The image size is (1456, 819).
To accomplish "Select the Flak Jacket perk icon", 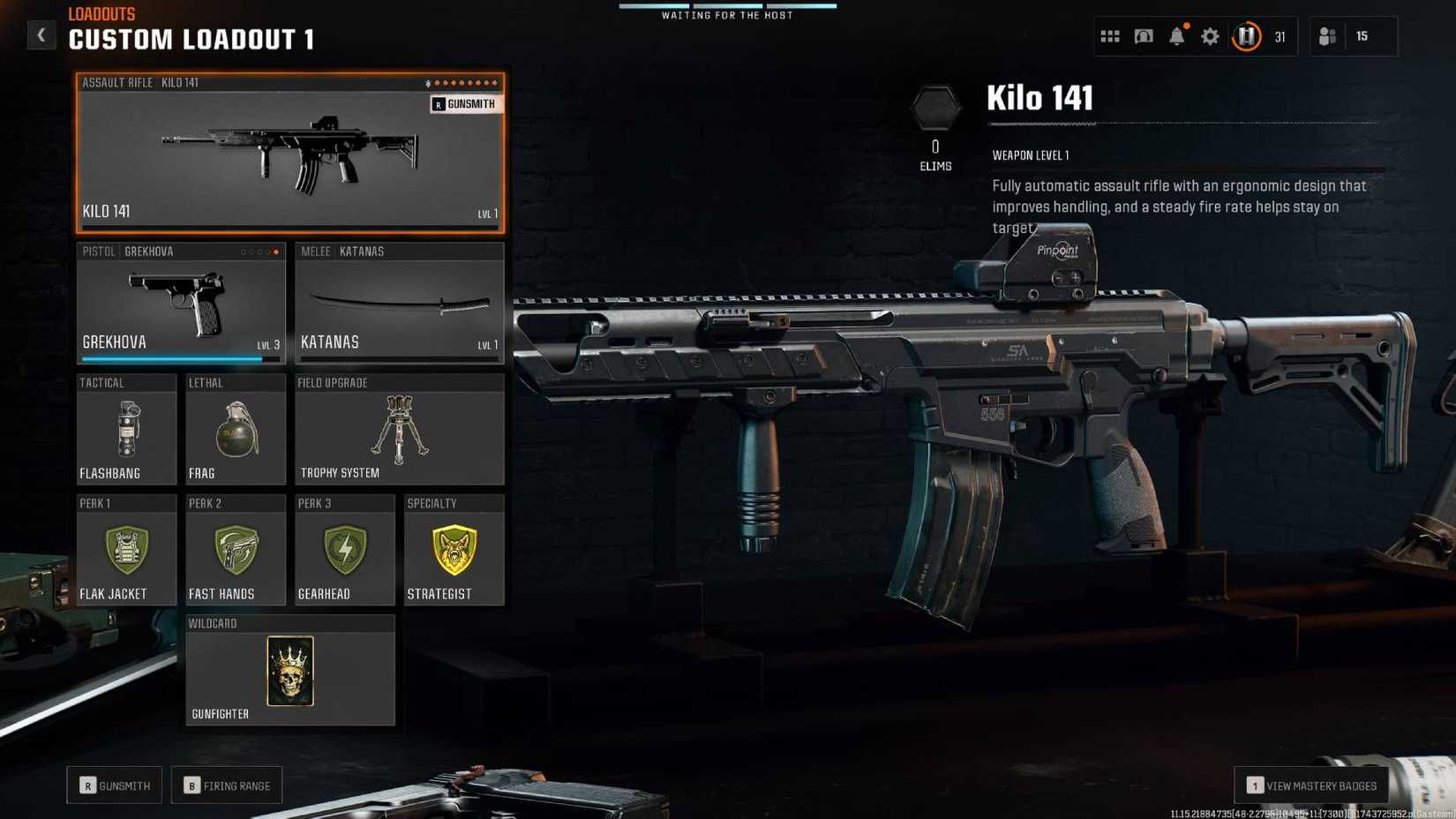I will [126, 549].
